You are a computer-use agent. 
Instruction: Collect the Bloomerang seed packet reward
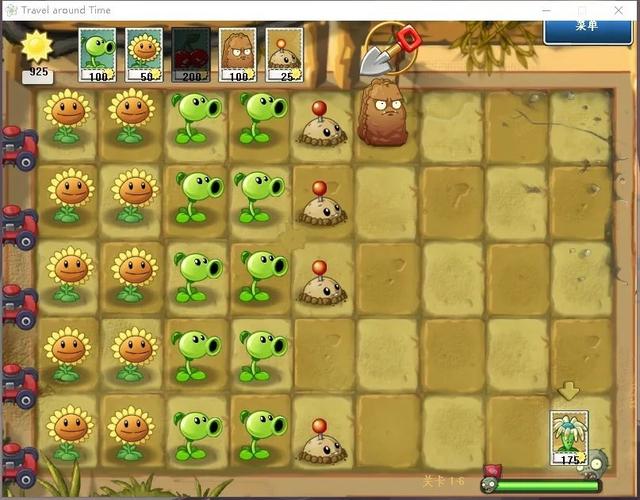[569, 439]
